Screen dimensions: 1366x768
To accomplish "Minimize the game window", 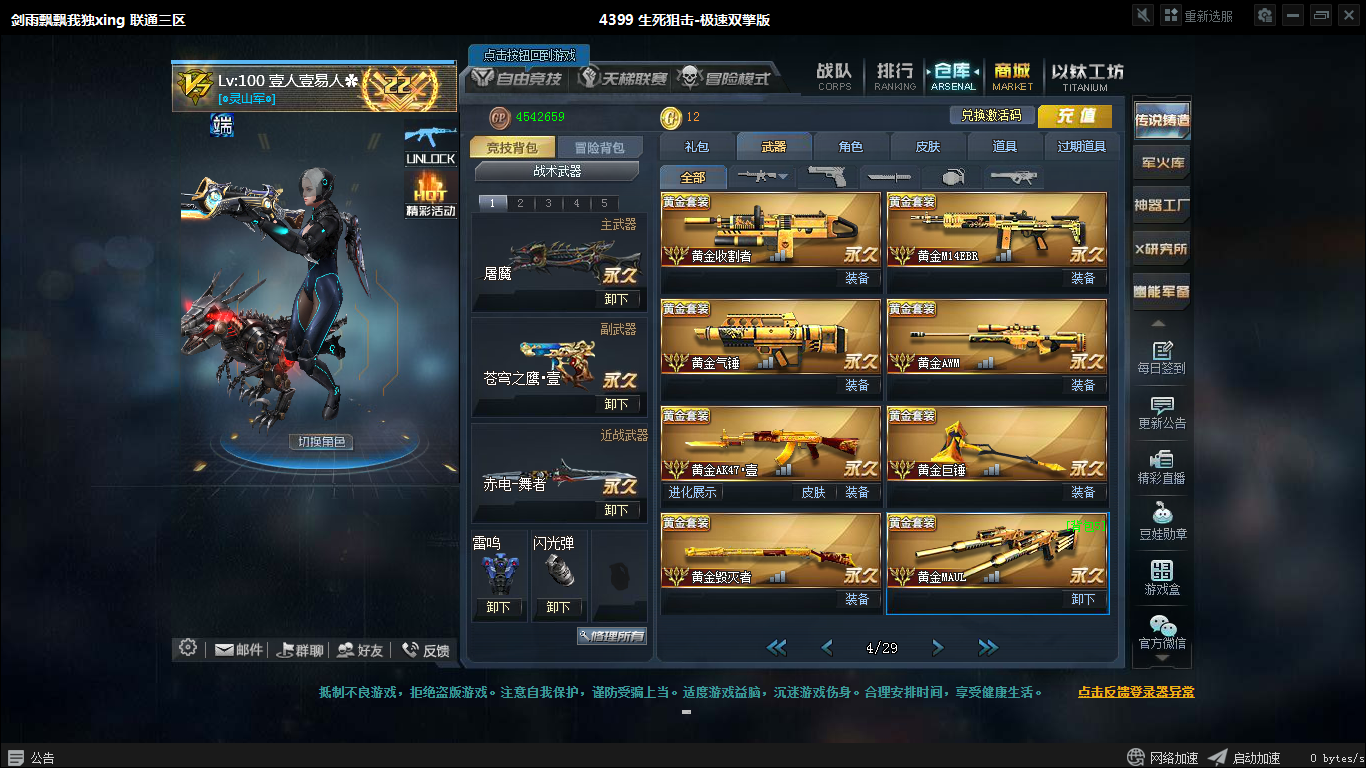I will pyautogui.click(x=1294, y=15).
